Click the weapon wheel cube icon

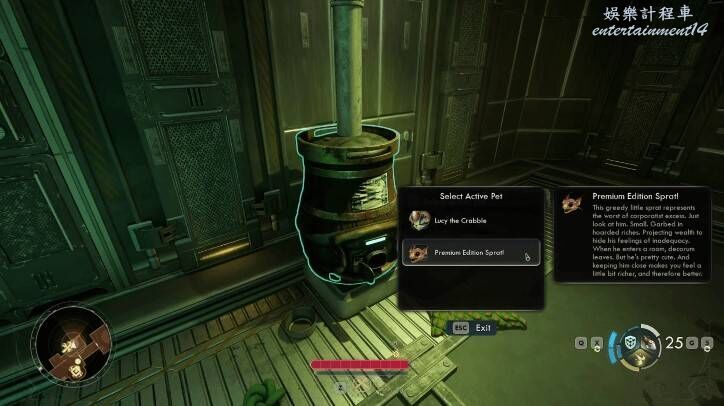click(x=632, y=344)
